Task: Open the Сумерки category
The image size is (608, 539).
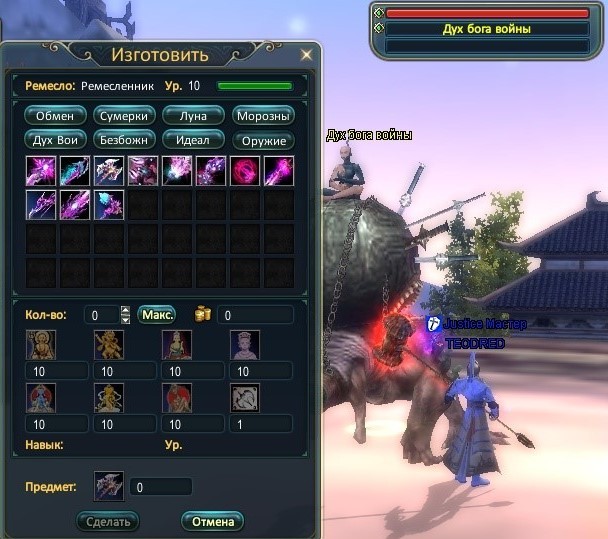Action: [x=123, y=116]
